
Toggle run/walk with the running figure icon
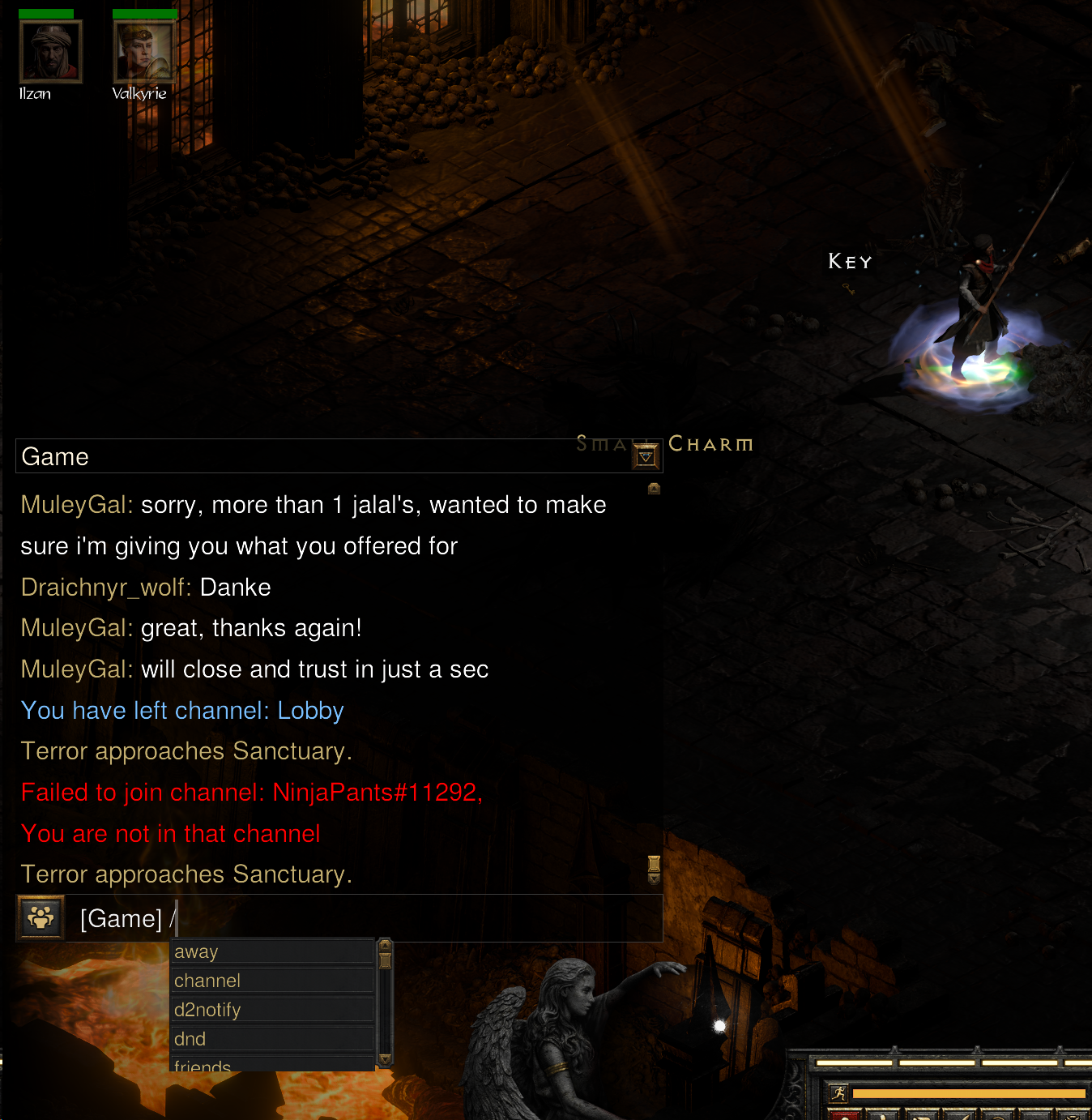837,1092
